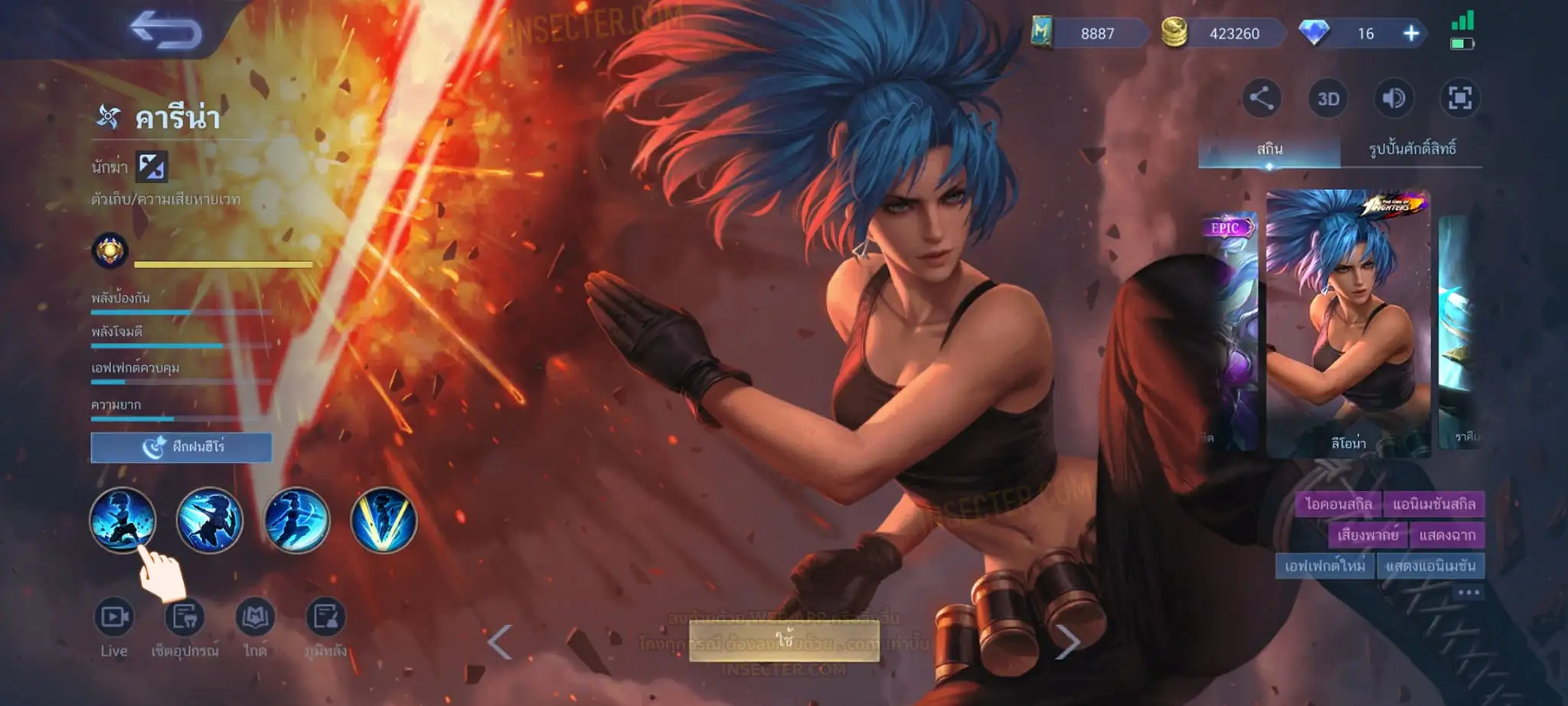Open the รูปปั้นศักดิ์สิทธิ์ tab

pyautogui.click(x=1412, y=149)
